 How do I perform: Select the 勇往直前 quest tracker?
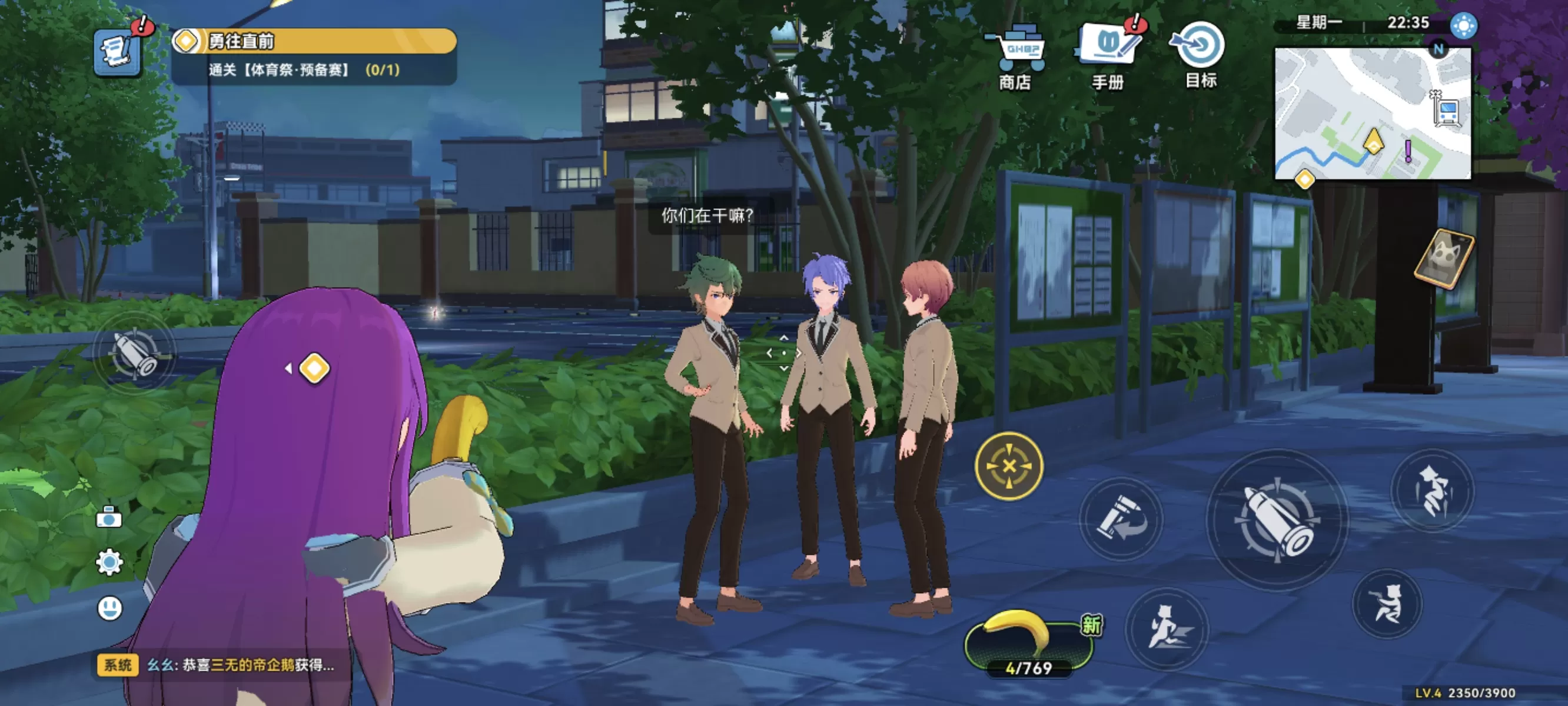coord(314,41)
